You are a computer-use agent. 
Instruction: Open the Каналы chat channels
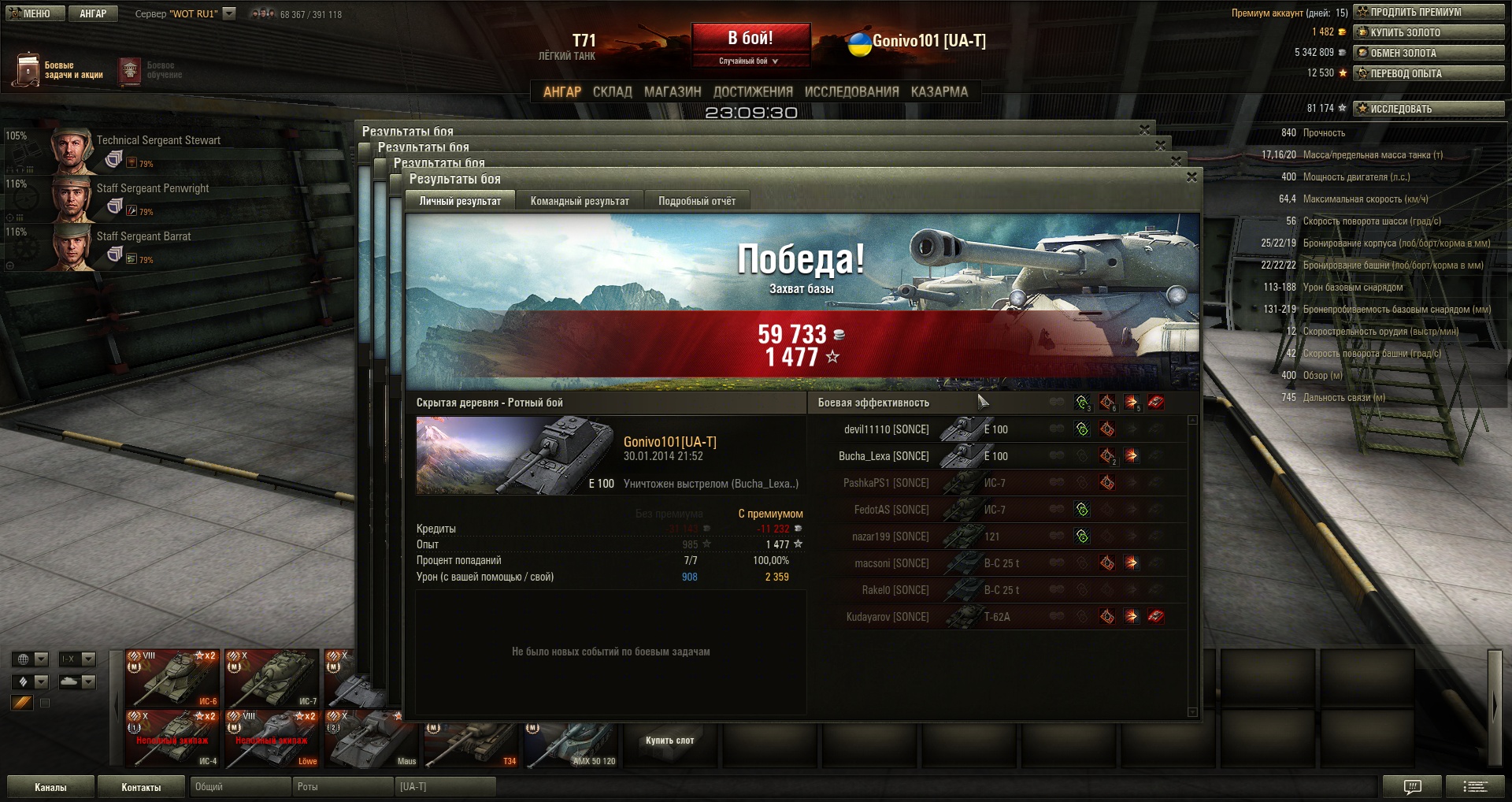(50, 787)
